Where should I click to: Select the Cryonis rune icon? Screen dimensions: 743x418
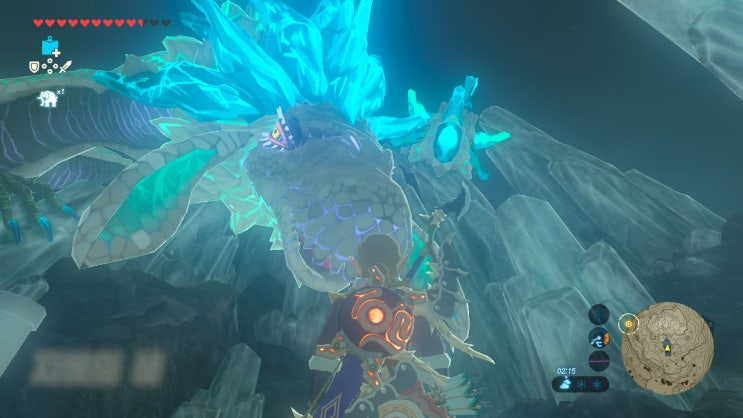click(x=50, y=46)
